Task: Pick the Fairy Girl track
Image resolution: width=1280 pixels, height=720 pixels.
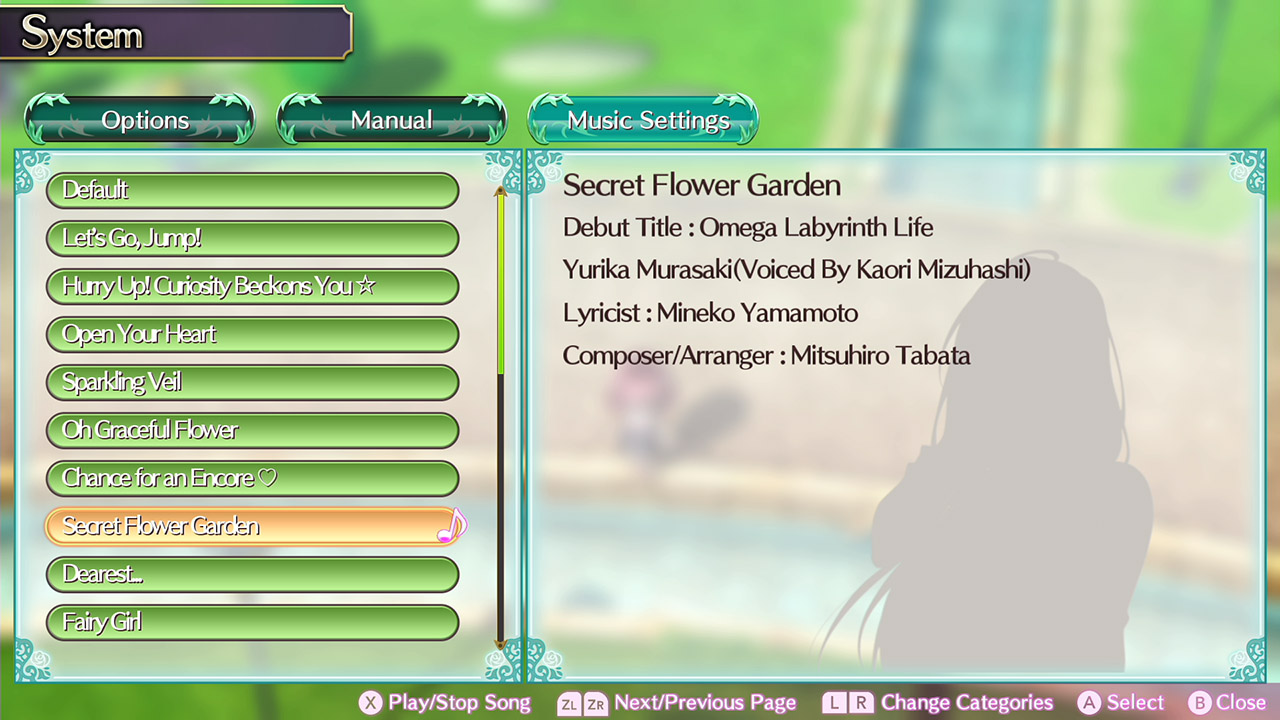Action: coord(252,622)
